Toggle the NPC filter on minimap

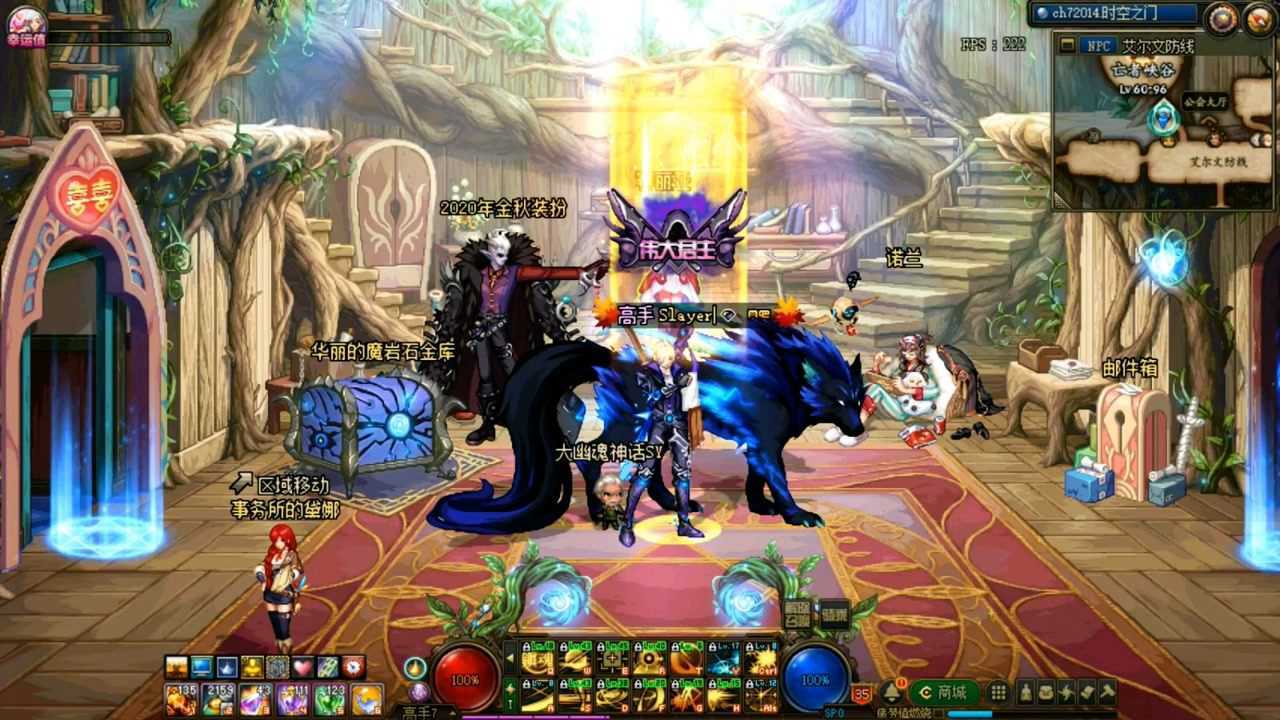point(1100,45)
